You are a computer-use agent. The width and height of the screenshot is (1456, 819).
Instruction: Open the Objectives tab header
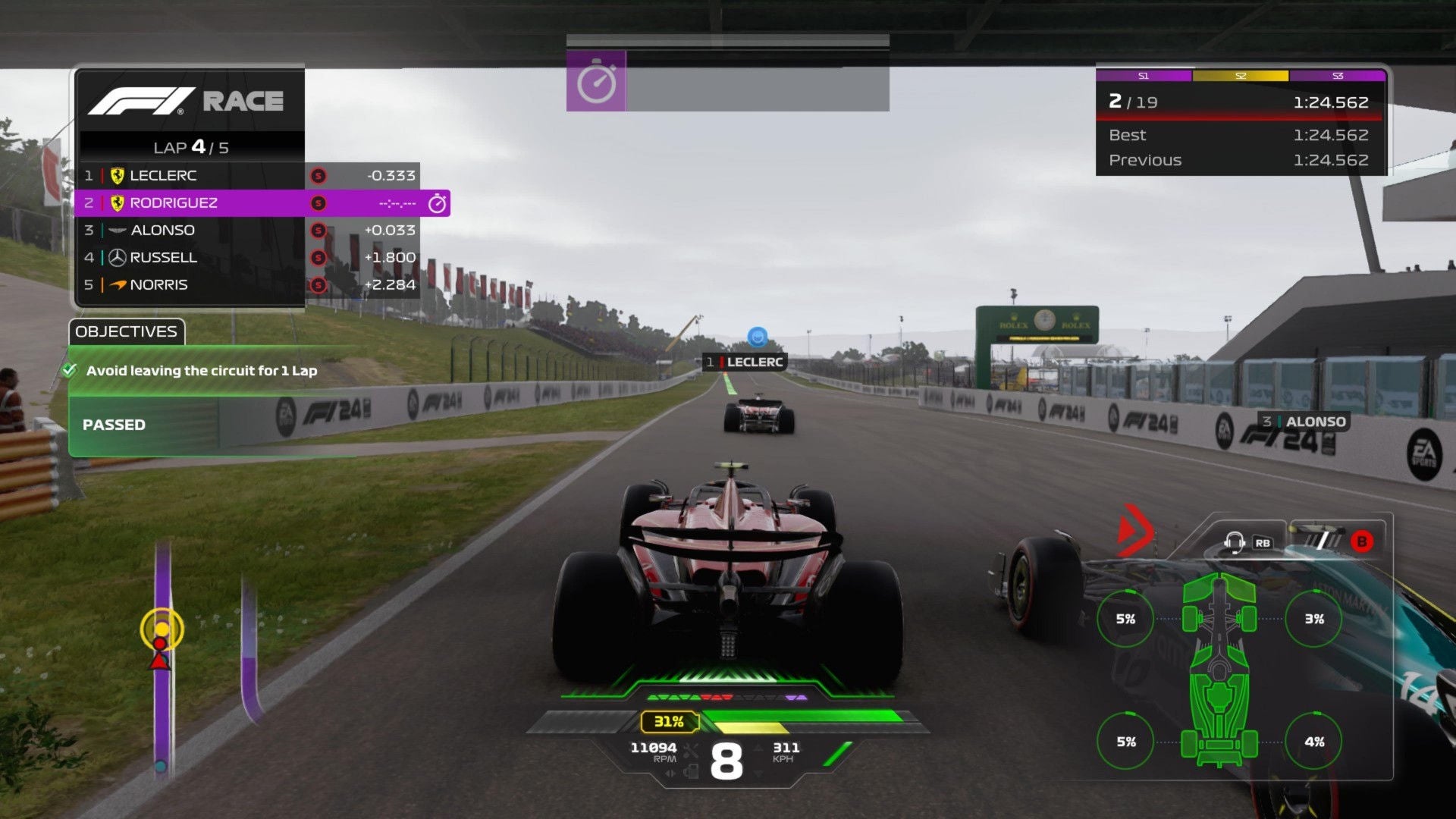(x=127, y=332)
